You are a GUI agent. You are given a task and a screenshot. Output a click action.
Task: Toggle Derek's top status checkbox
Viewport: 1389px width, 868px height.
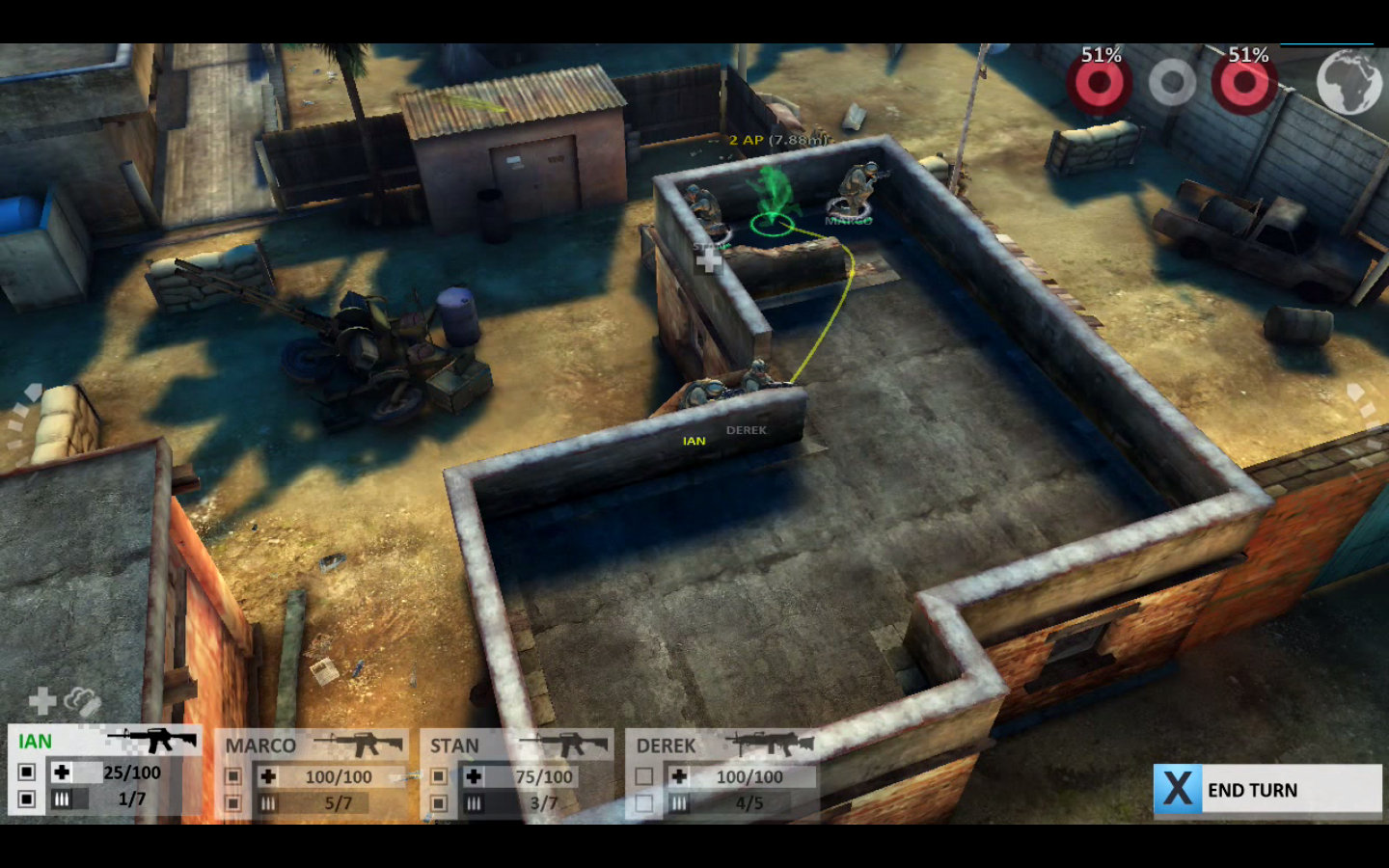641,775
